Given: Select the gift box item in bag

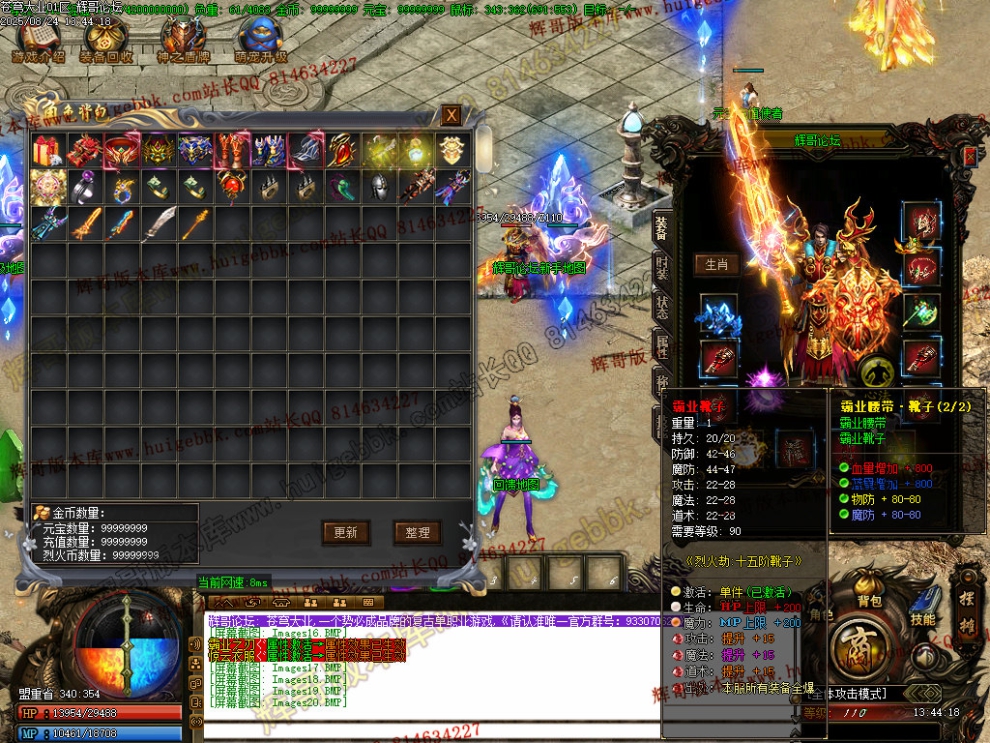Looking at the screenshot, I should tap(47, 151).
